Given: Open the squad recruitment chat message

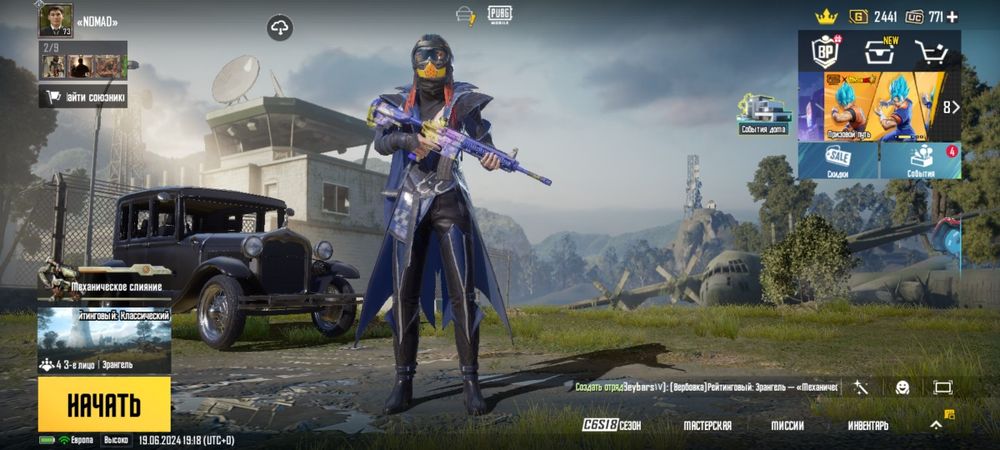Looking at the screenshot, I should [x=707, y=387].
